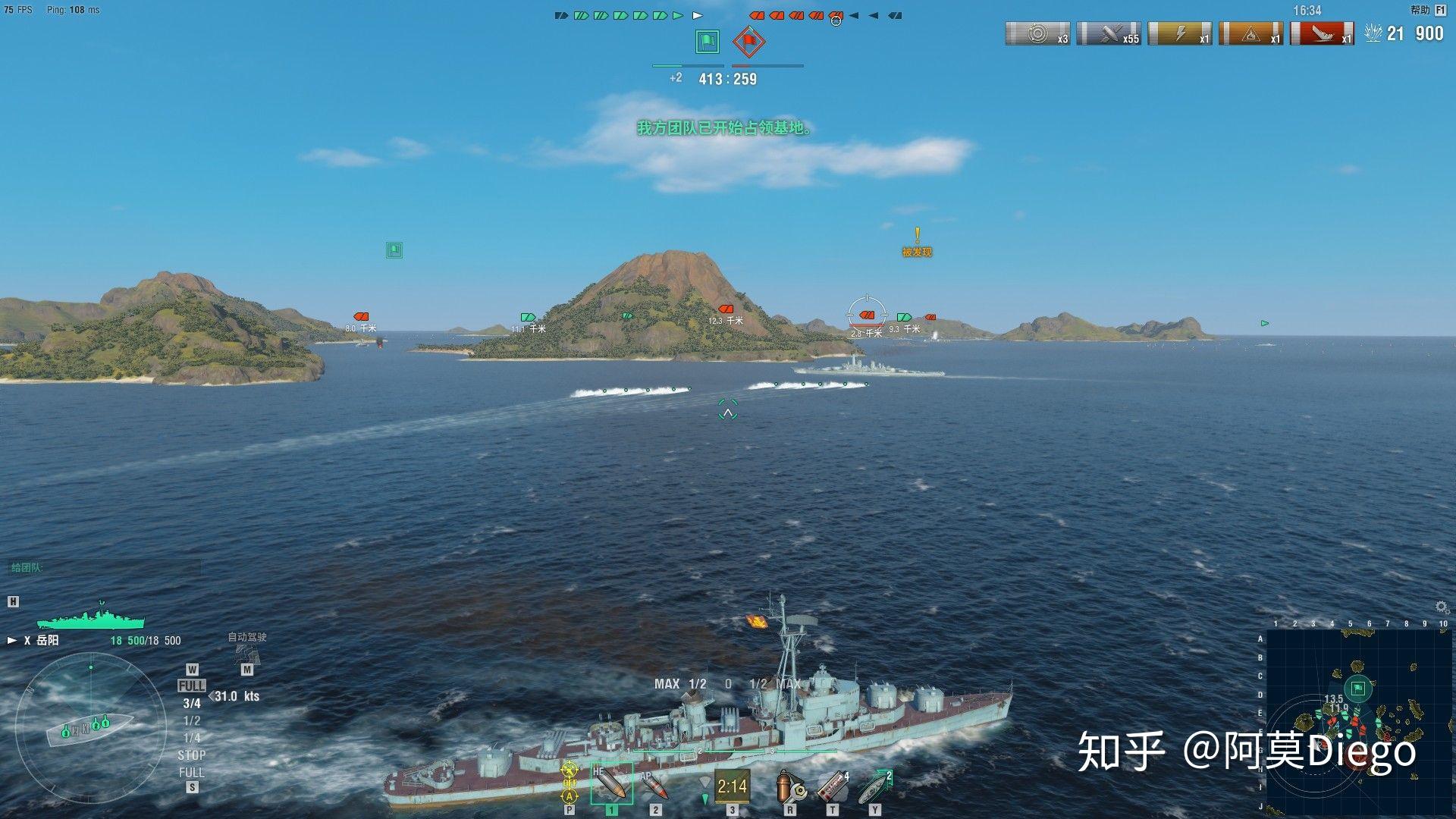Select the targeted enemy ship marker at 2.8 km
1456x819 pixels.
pos(866,315)
